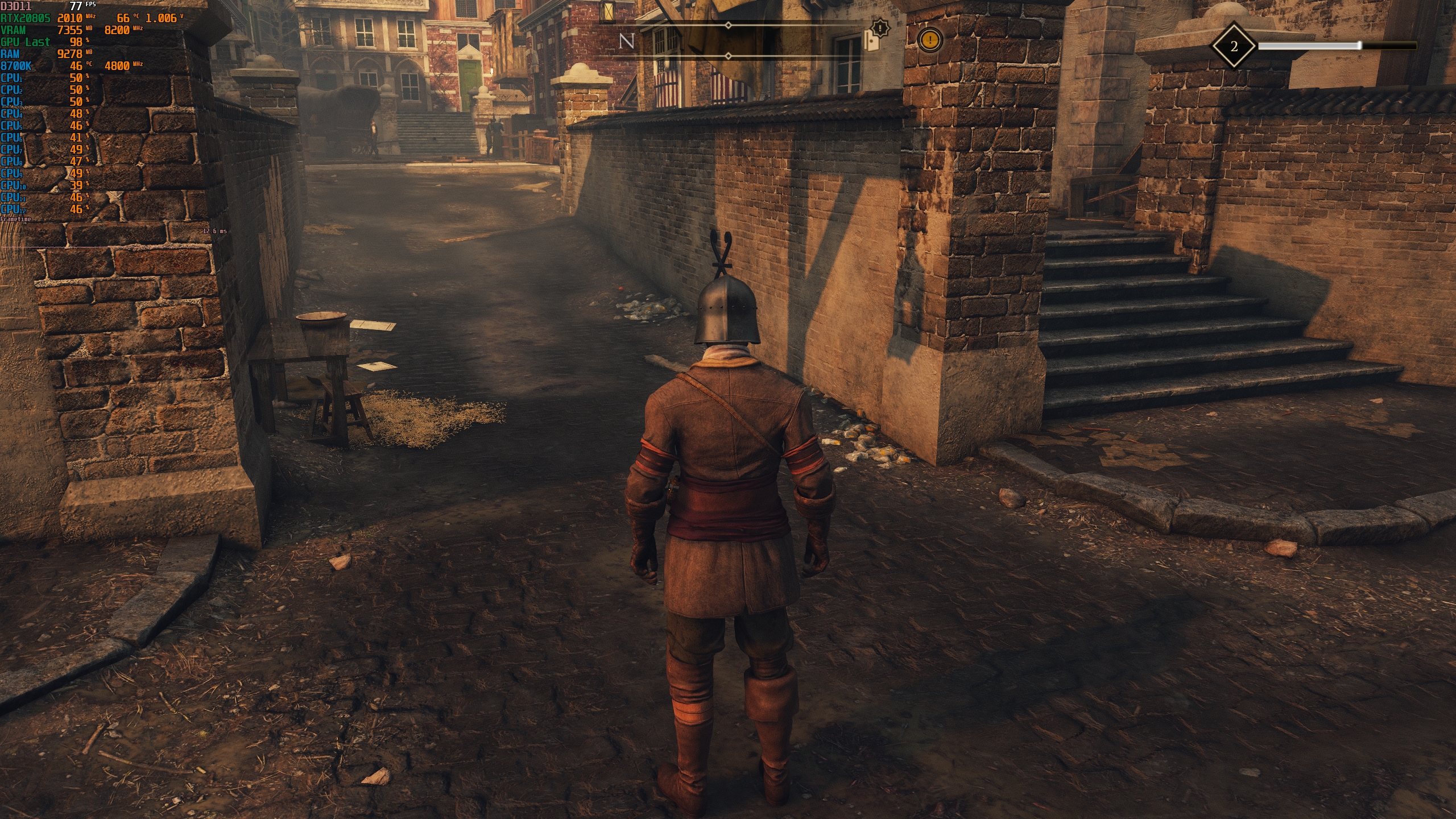Image resolution: width=1456 pixels, height=819 pixels.
Task: Select the RTX2080S GPU readout
Action: 26,17
